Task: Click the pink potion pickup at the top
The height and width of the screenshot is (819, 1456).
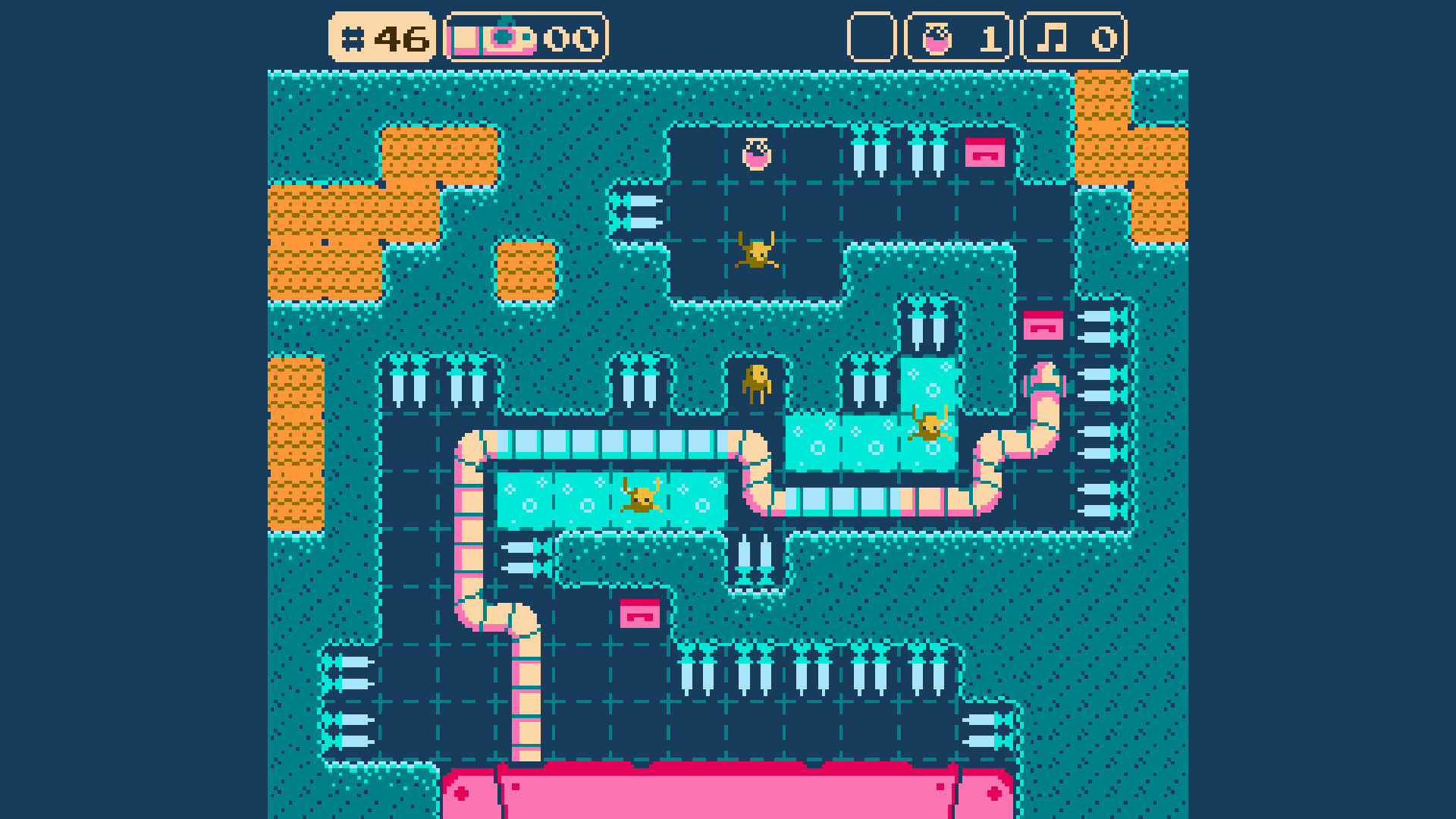Action: point(755,155)
